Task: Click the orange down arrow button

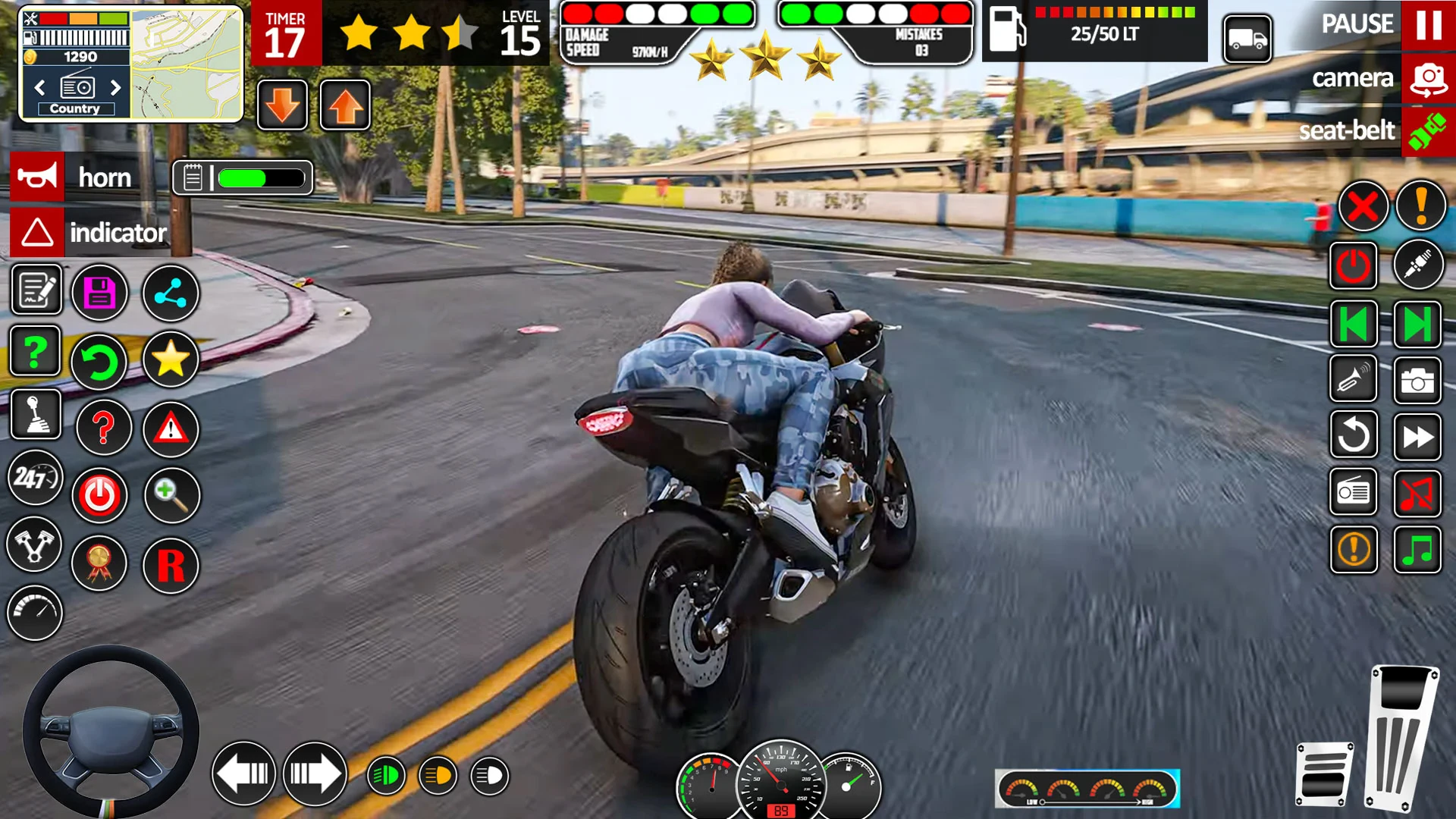Action: [282, 105]
